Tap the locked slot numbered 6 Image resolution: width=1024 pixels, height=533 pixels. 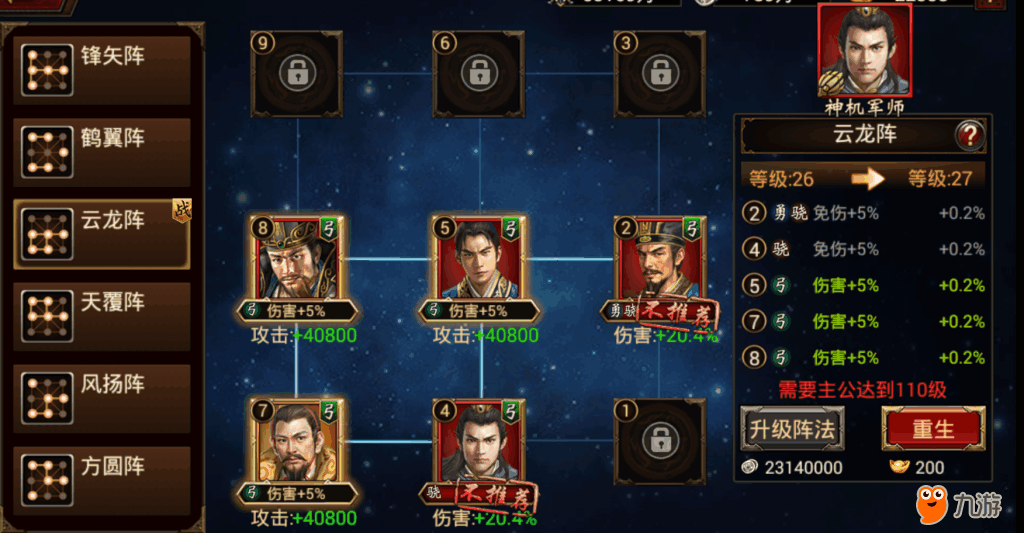pyautogui.click(x=478, y=73)
